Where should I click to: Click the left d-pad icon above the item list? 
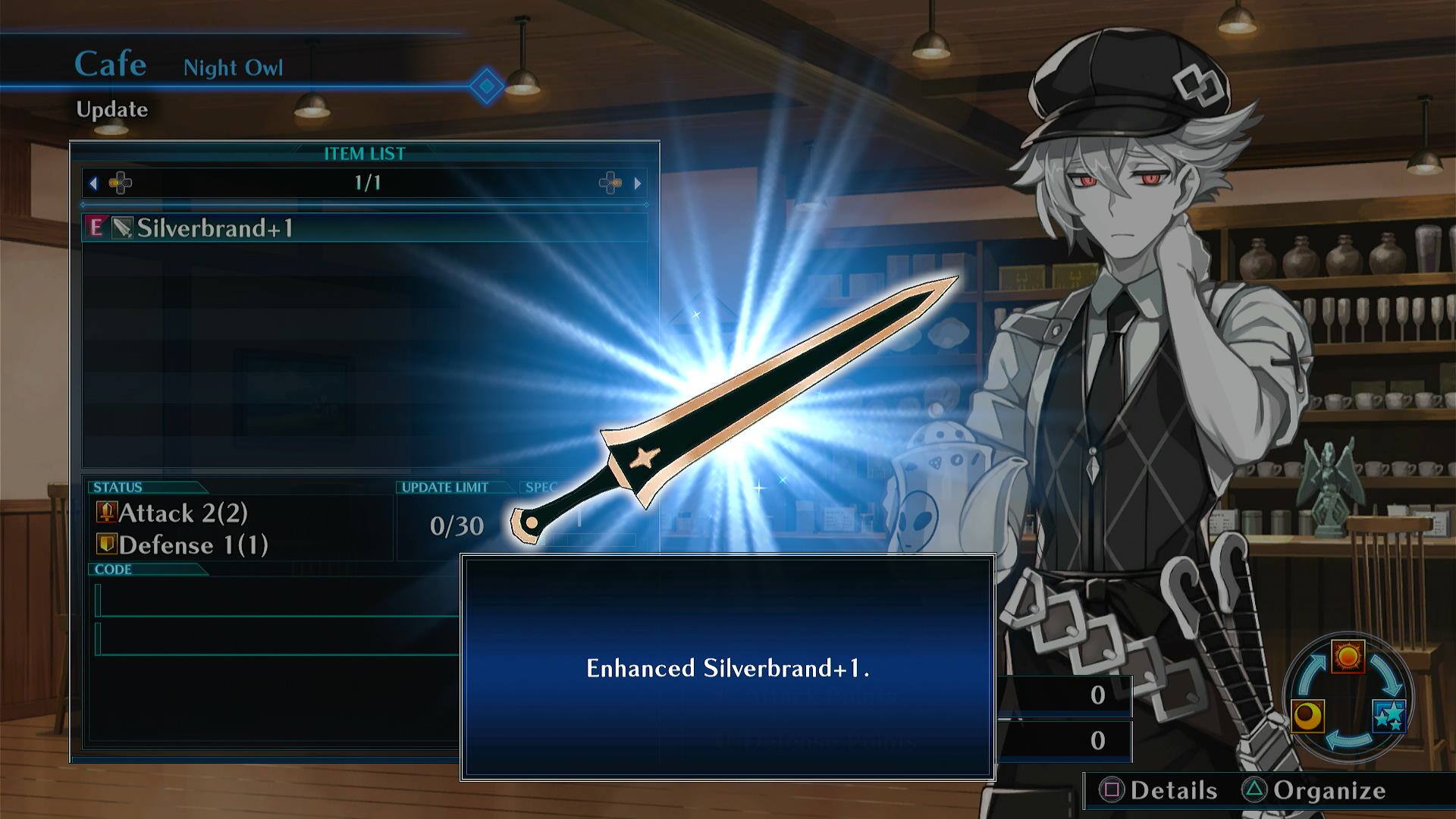pyautogui.click(x=120, y=182)
